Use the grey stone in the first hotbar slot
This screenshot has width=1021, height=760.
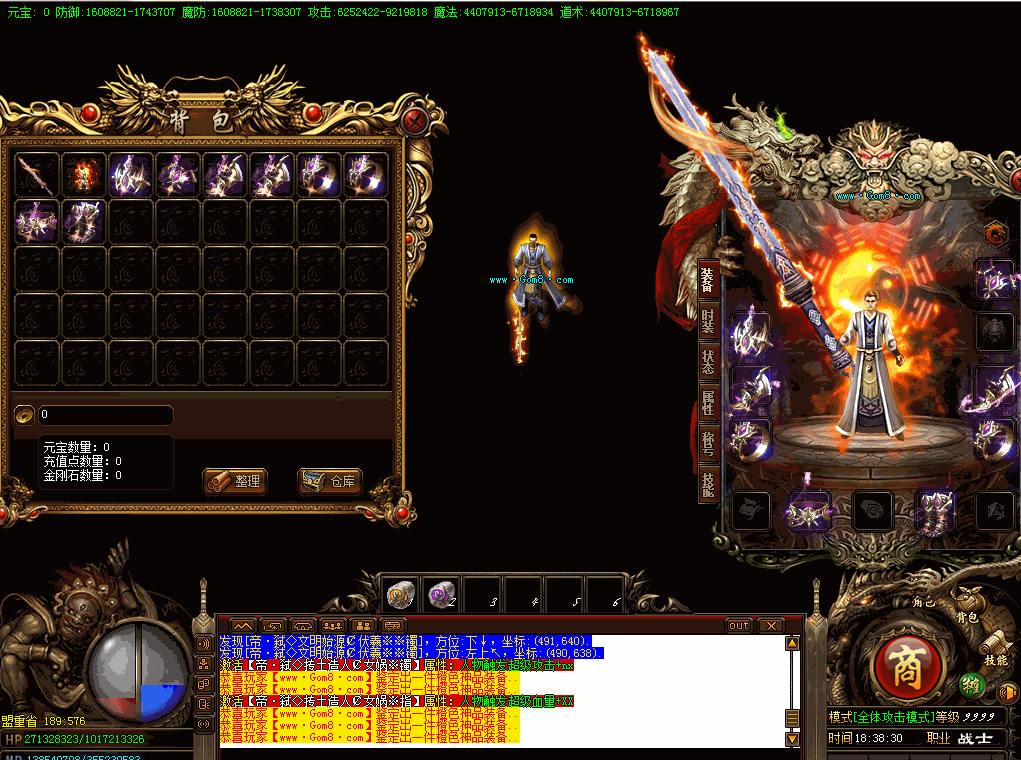[x=400, y=596]
